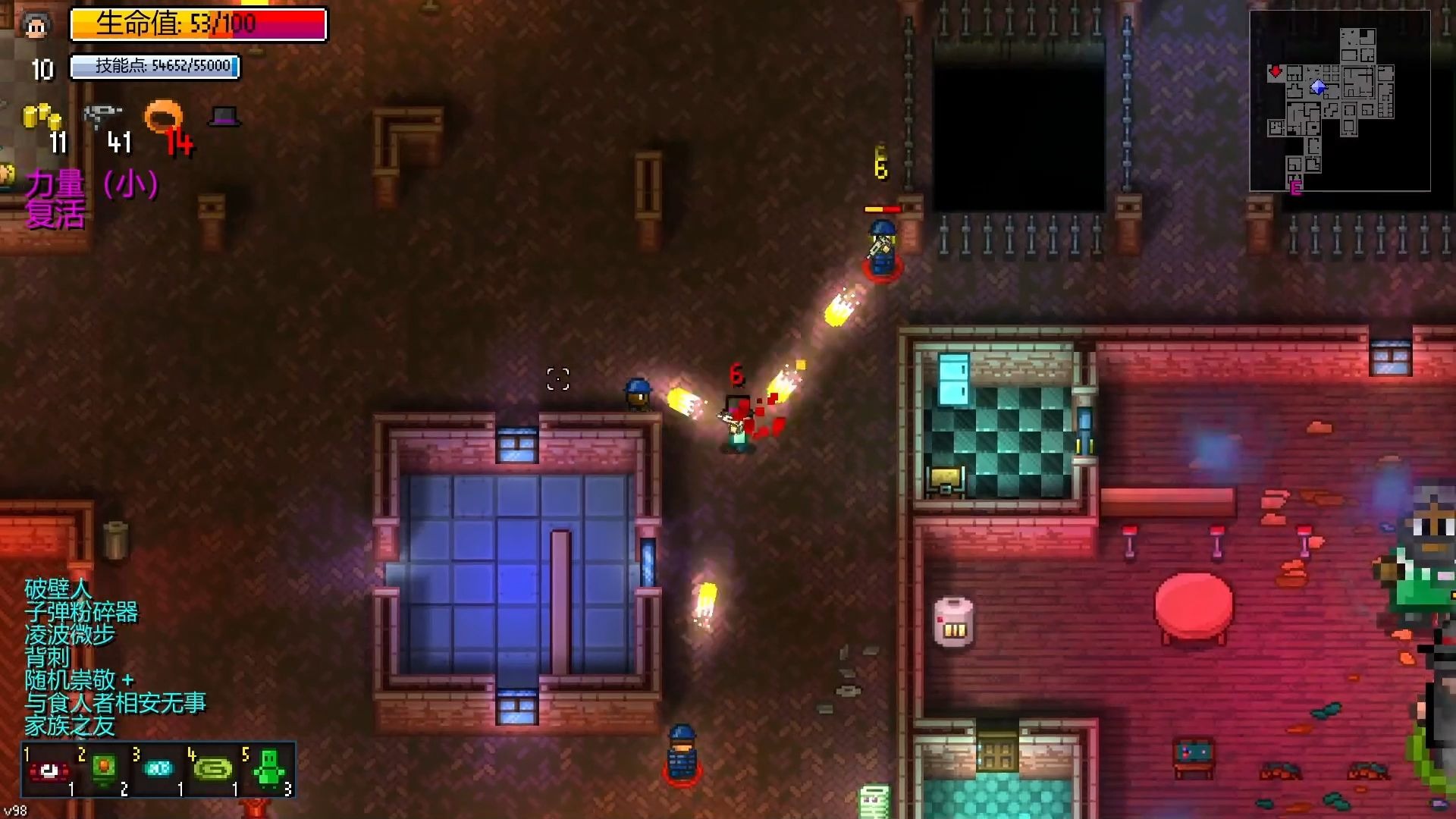Select the red item in hotbar slot 1

49,771
